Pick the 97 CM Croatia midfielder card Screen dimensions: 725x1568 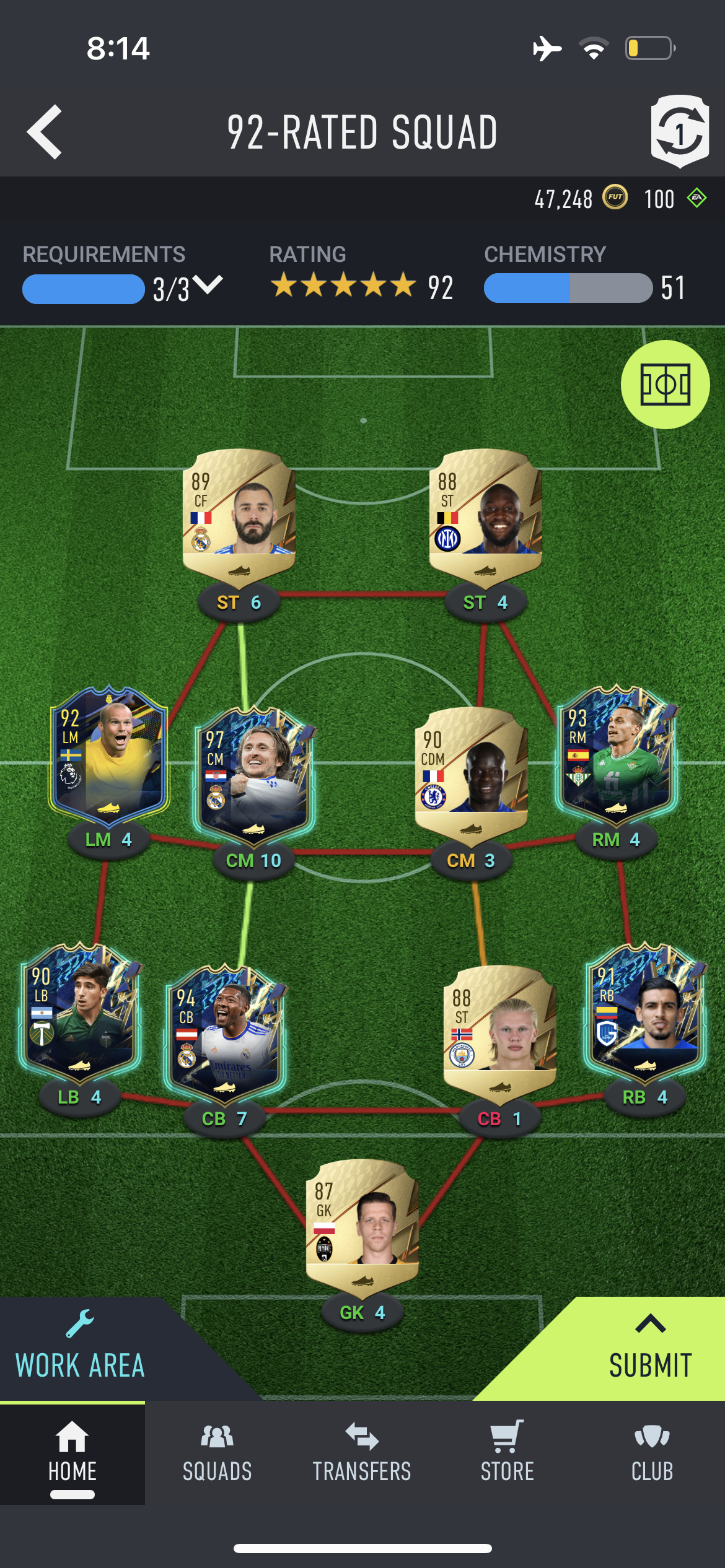click(253, 773)
